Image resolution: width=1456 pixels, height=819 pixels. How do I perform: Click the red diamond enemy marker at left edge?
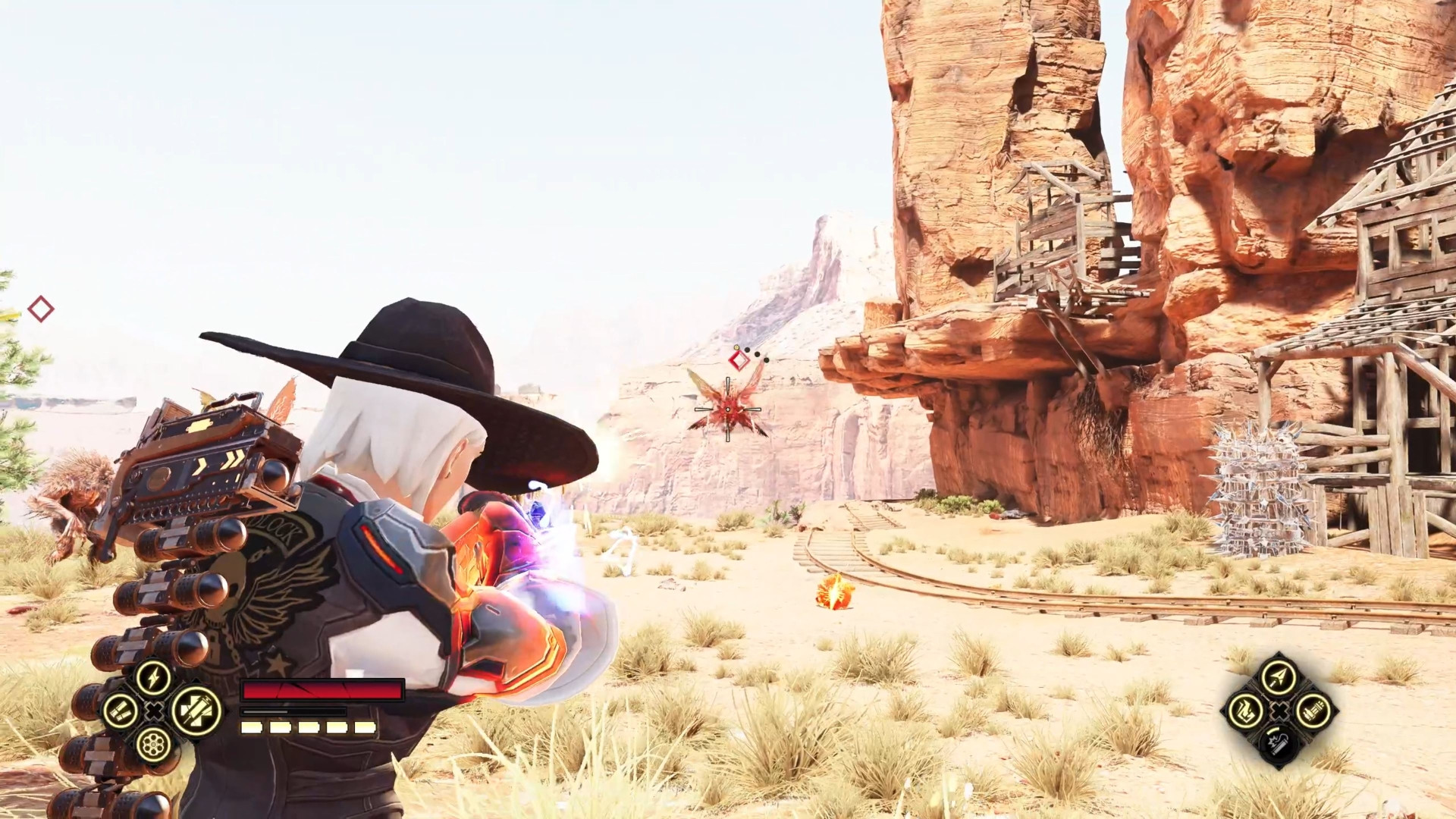click(x=42, y=310)
